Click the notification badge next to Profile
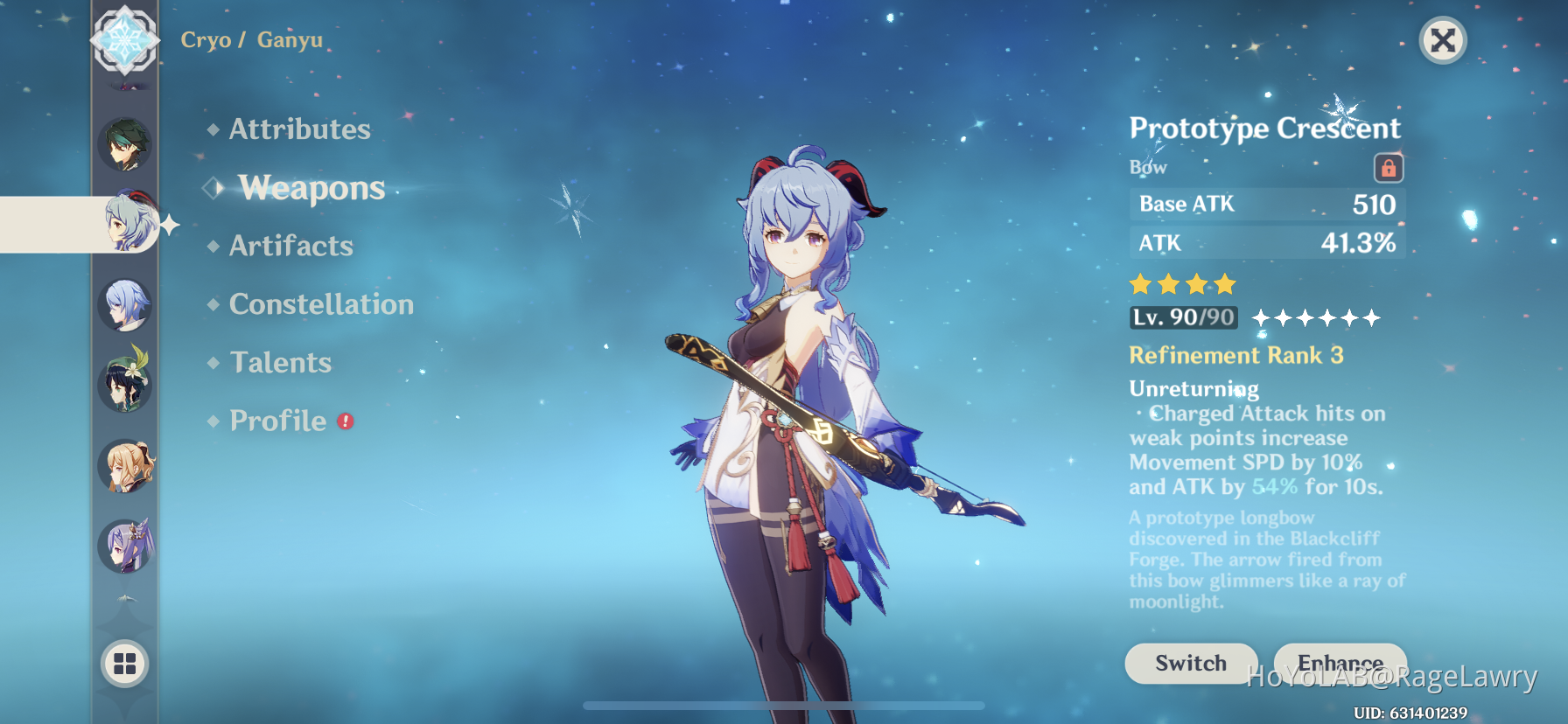This screenshot has width=1568, height=724. 345,421
